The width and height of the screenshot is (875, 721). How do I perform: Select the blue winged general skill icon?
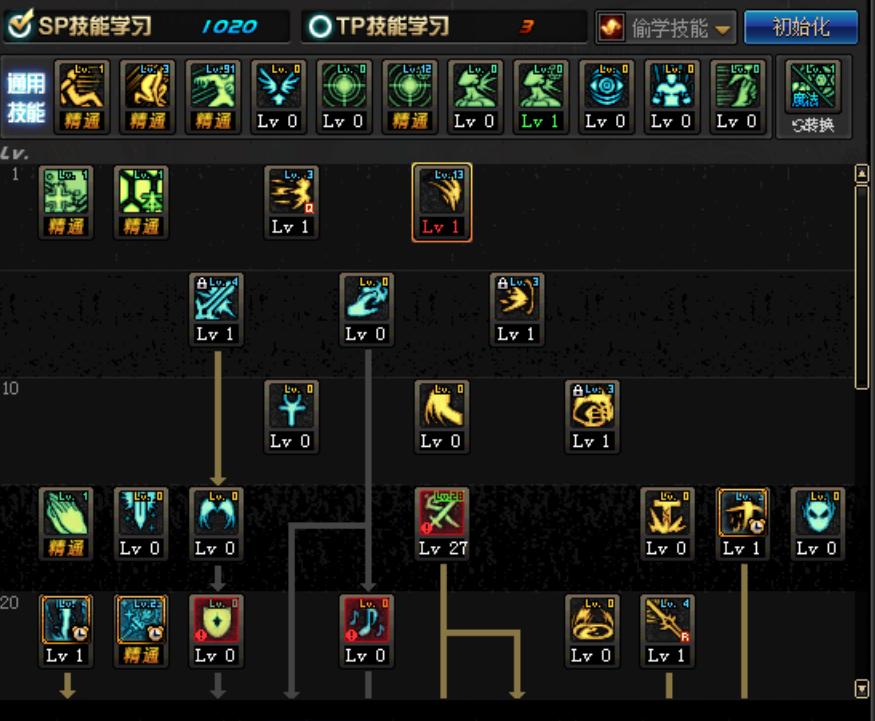pos(278,88)
